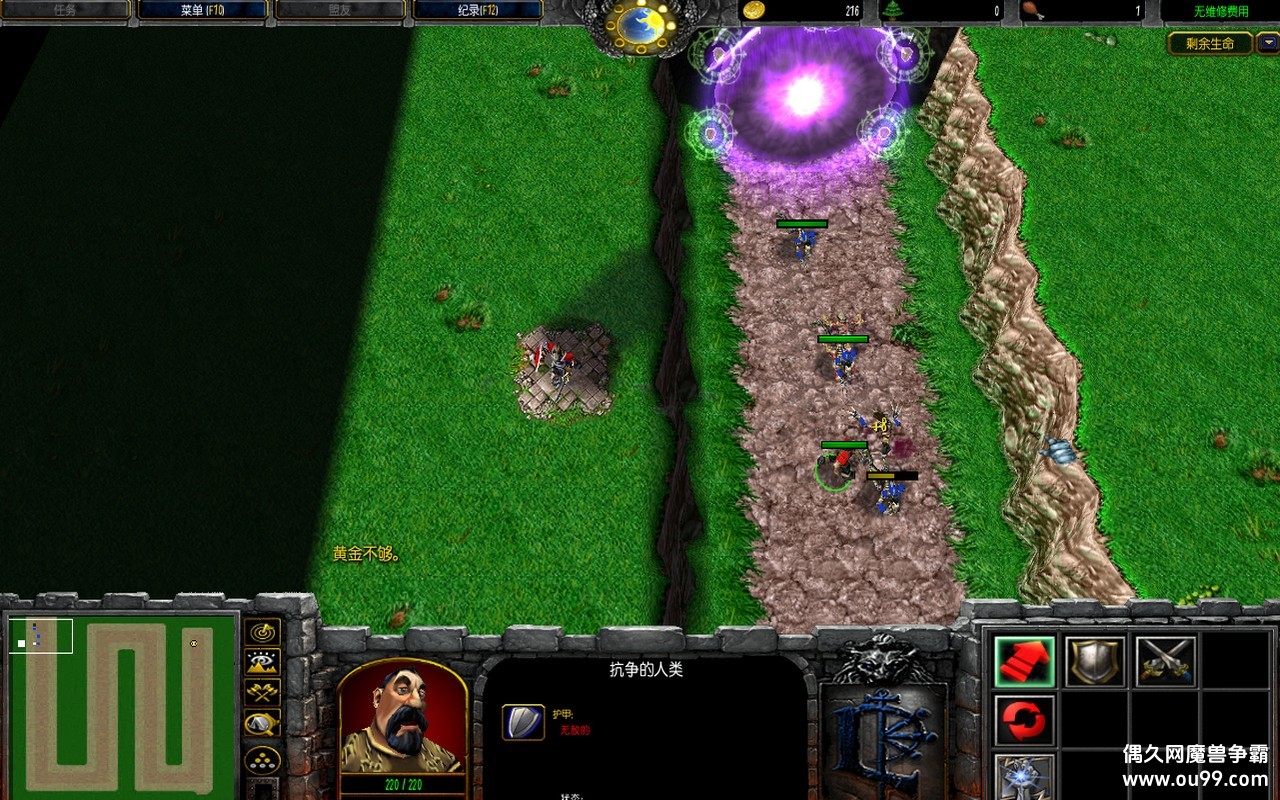
Task: Toggle creep camp display on minimap
Action: point(262,723)
